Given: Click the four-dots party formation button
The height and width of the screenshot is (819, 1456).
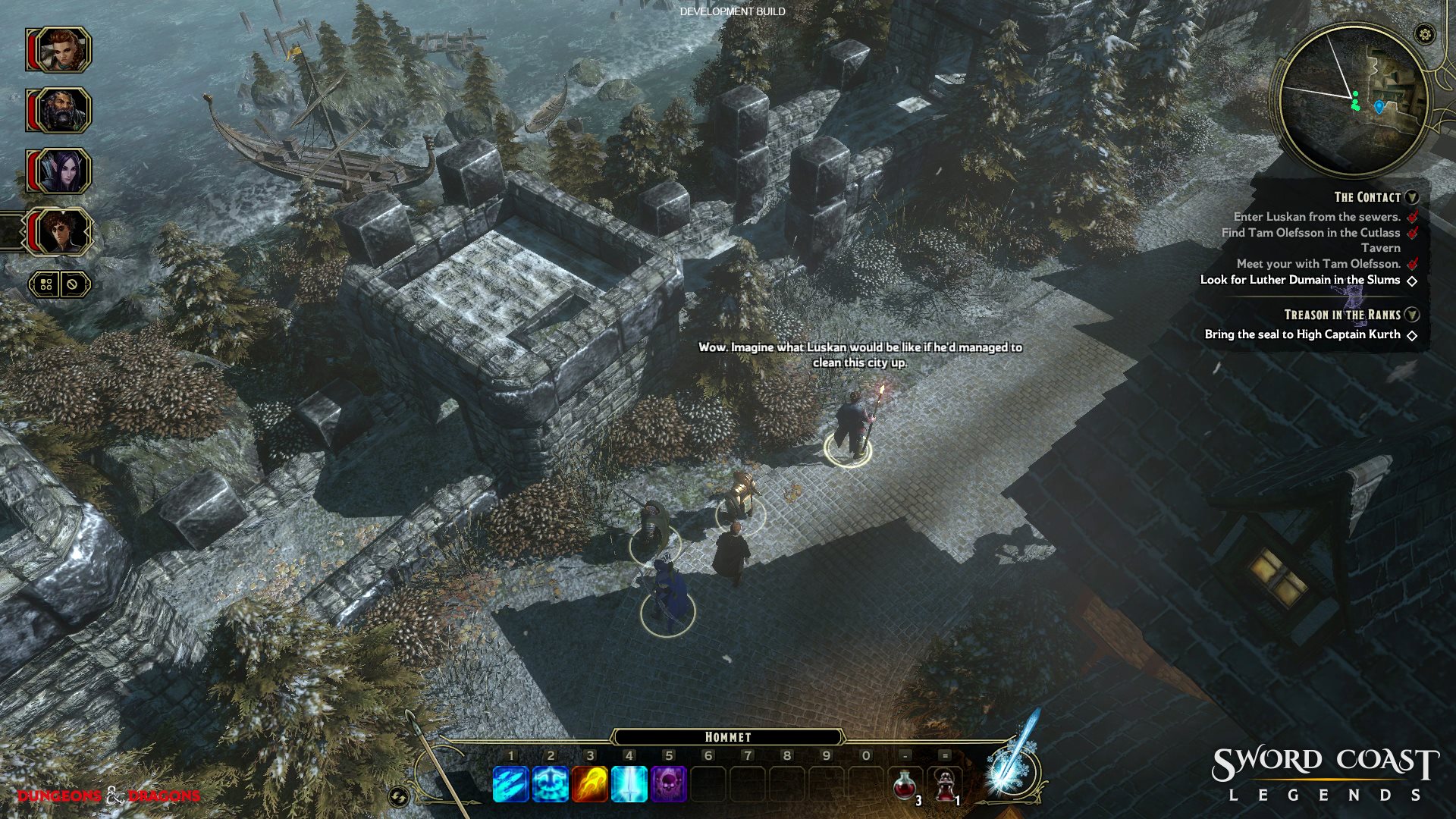Looking at the screenshot, I should point(46,284).
